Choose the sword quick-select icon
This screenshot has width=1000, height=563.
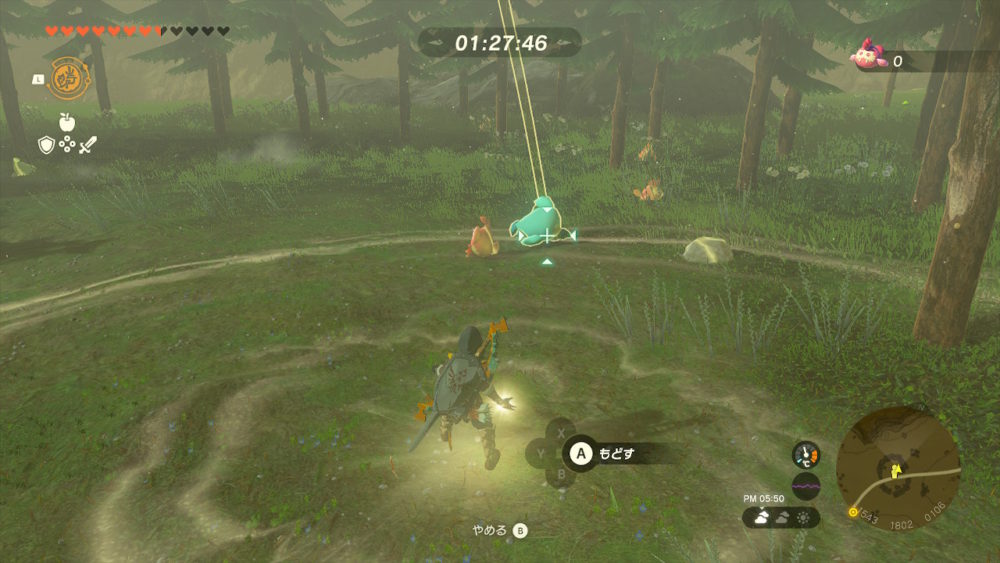[x=88, y=146]
